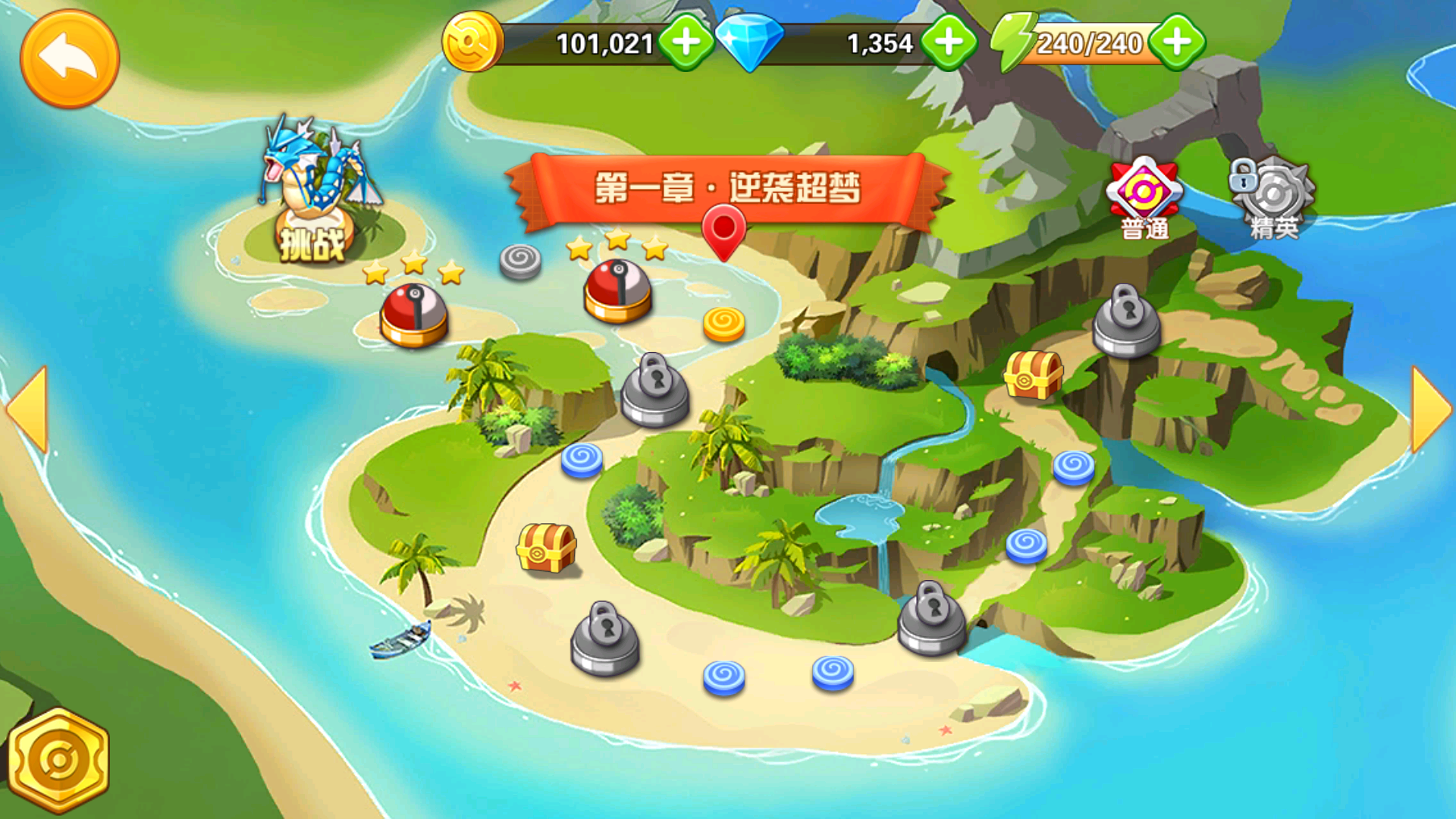The width and height of the screenshot is (1456, 819).
Task: Open the gold hexagon menu button
Action: 59,760
